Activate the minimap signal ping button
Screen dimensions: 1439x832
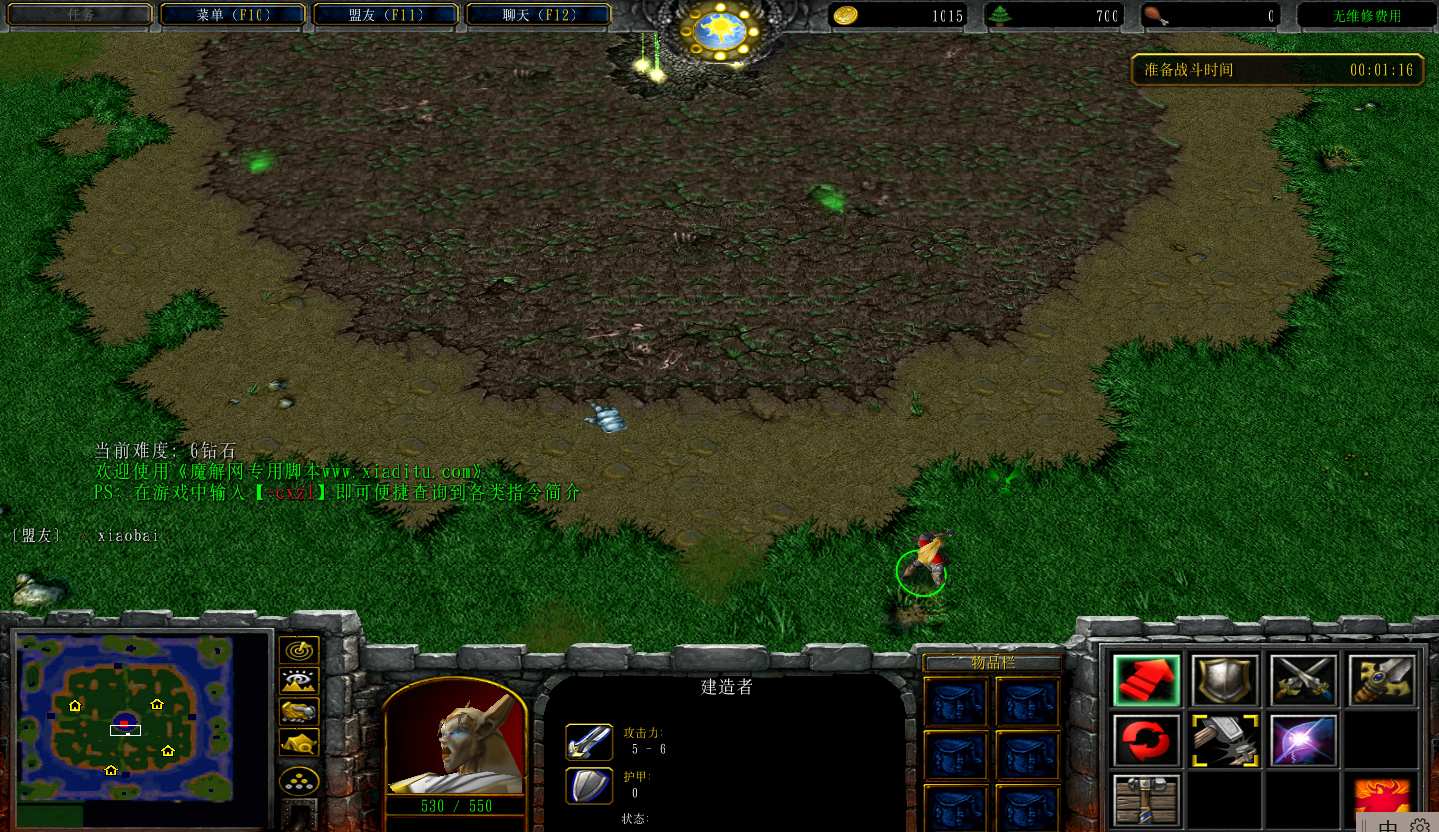pyautogui.click(x=299, y=651)
